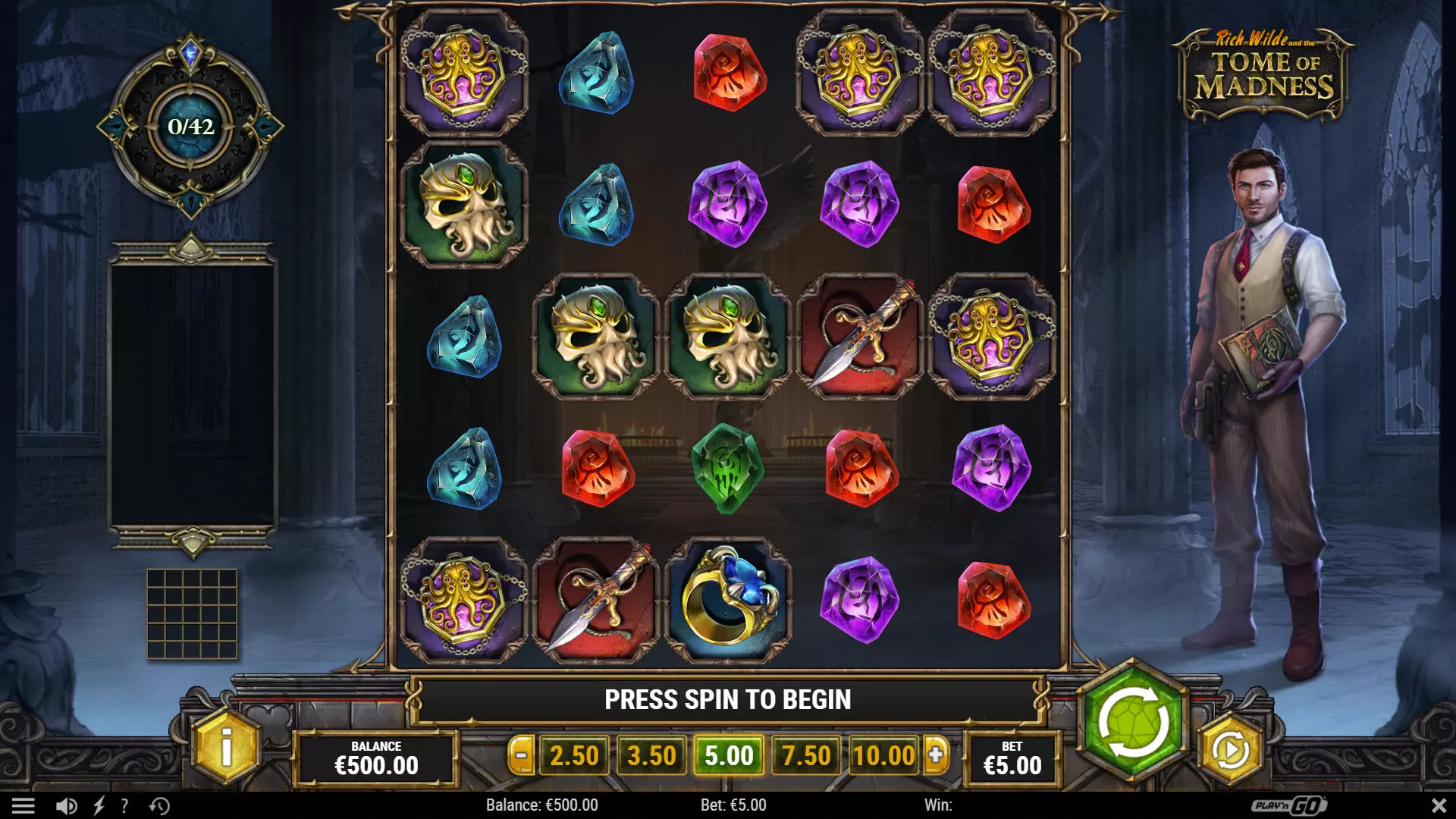The image size is (1456, 819).
Task: Spin the reels with the green button
Action: pos(1132,721)
